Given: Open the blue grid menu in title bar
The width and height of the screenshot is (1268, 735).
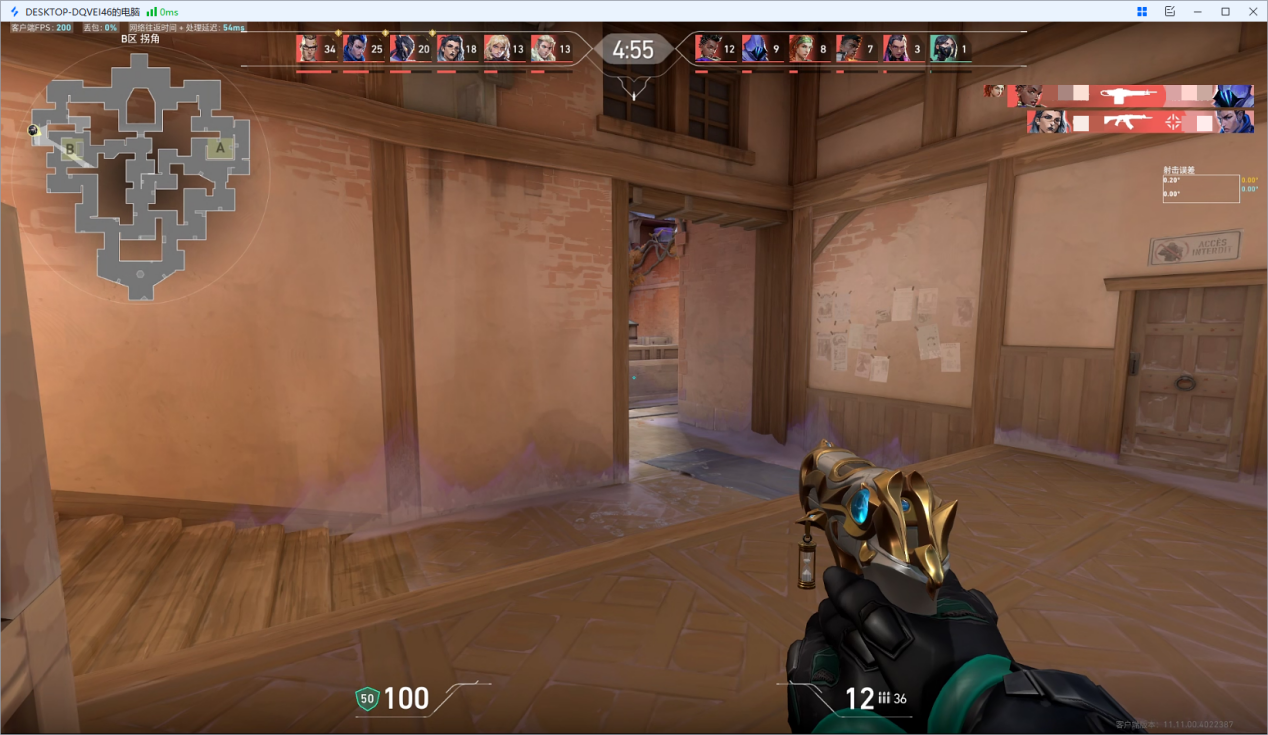Looking at the screenshot, I should click(x=1142, y=11).
